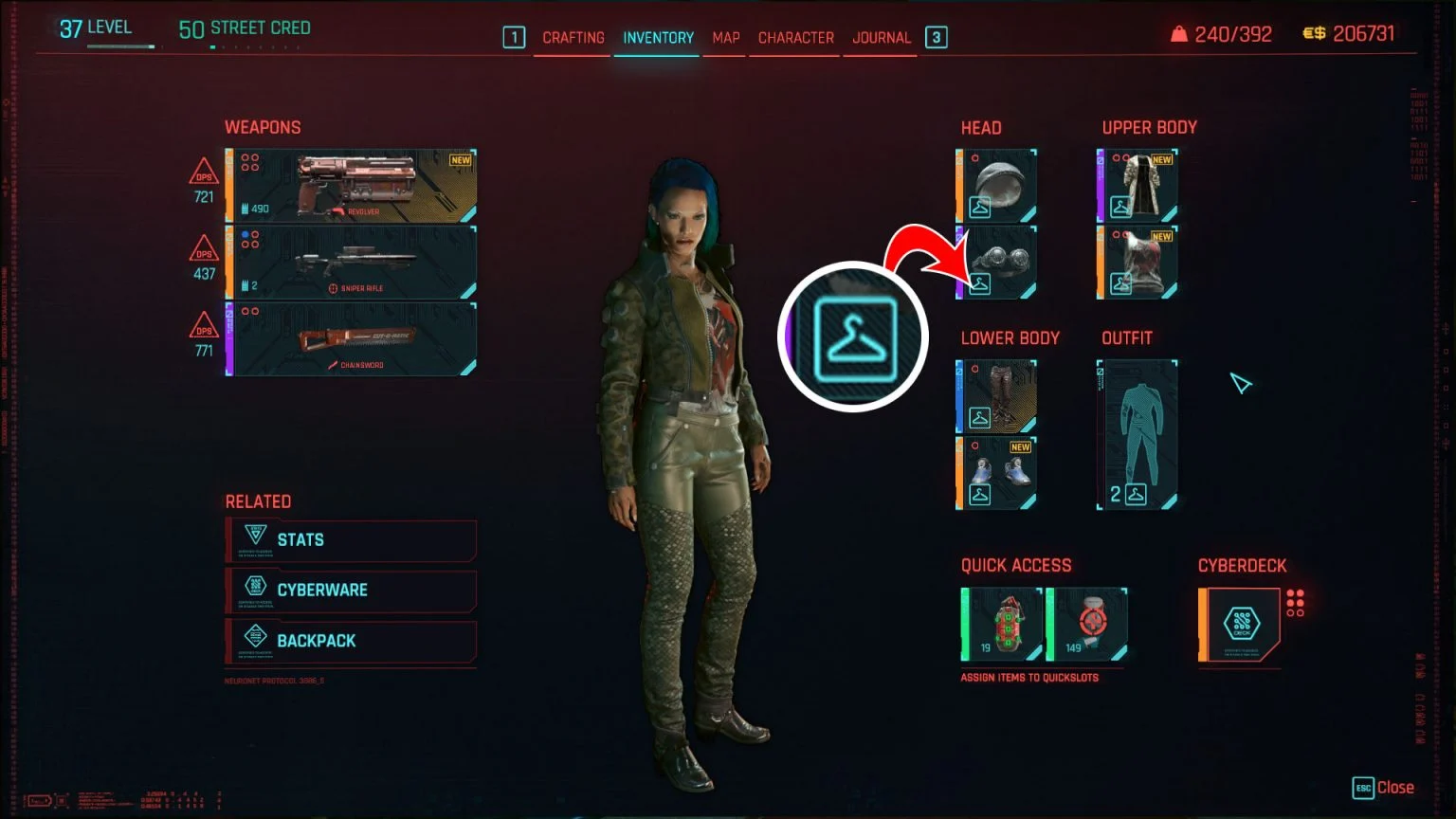Screen dimensions: 1456x819
Task: Click the Close button
Action: click(1383, 787)
